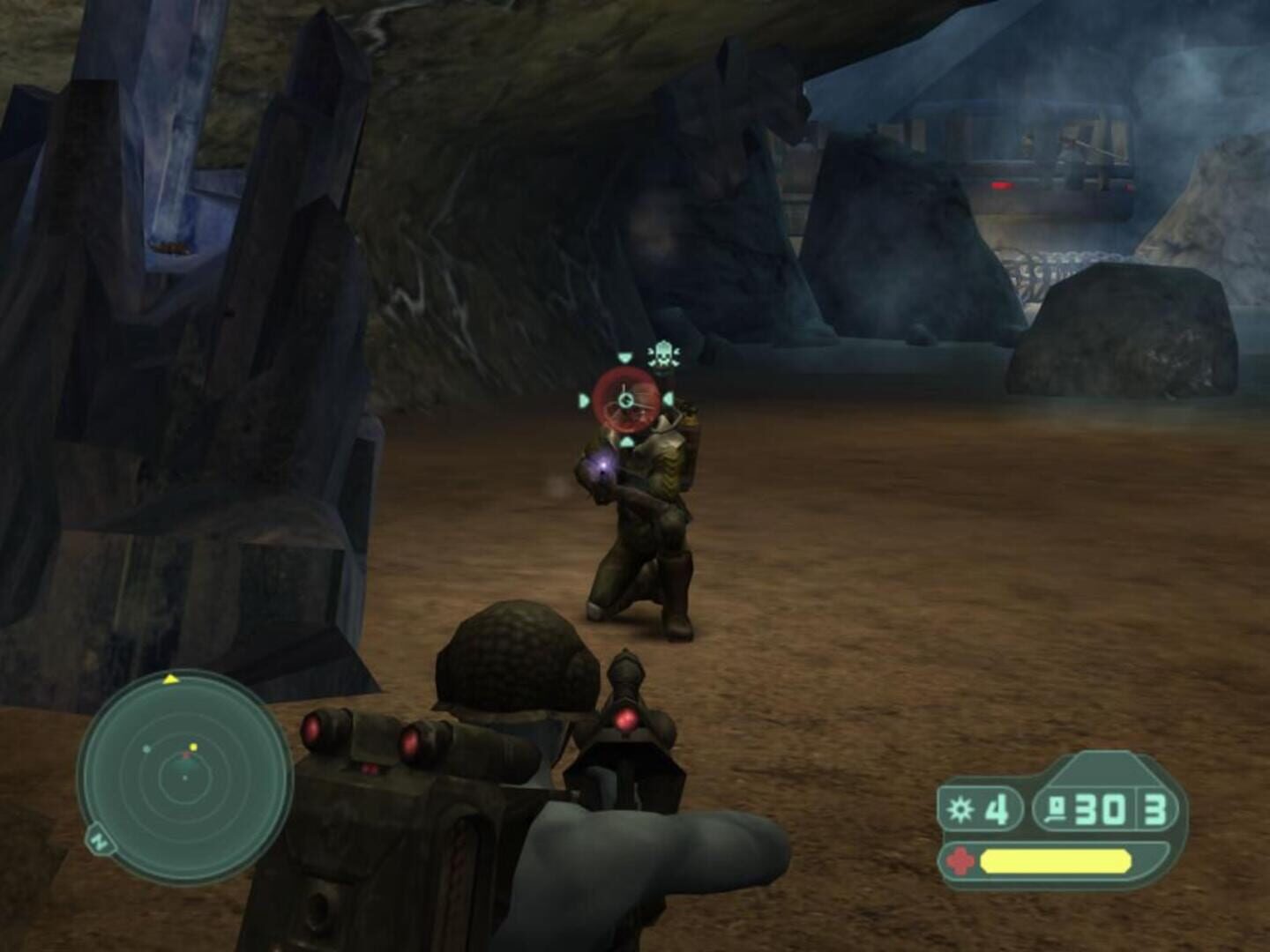Expand the right chevron of the targeting reticle
Screen dimensions: 1270x952
(x=669, y=398)
